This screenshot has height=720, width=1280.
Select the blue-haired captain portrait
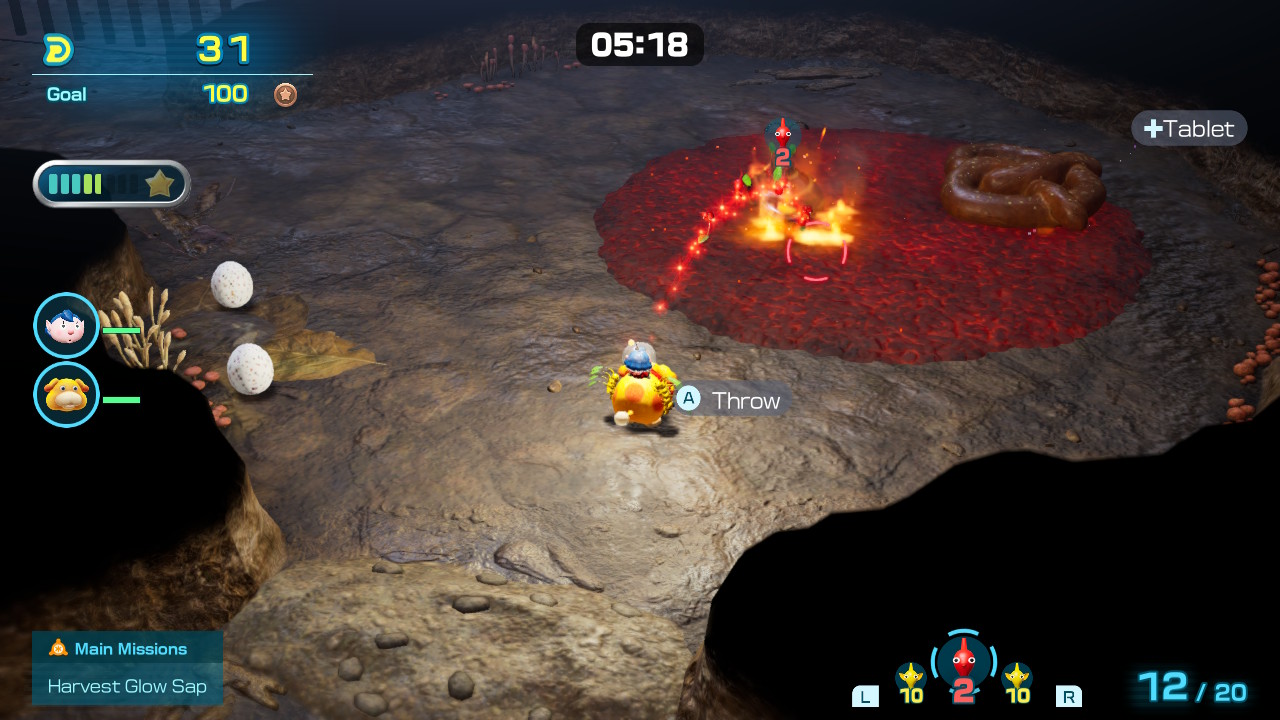pos(66,325)
